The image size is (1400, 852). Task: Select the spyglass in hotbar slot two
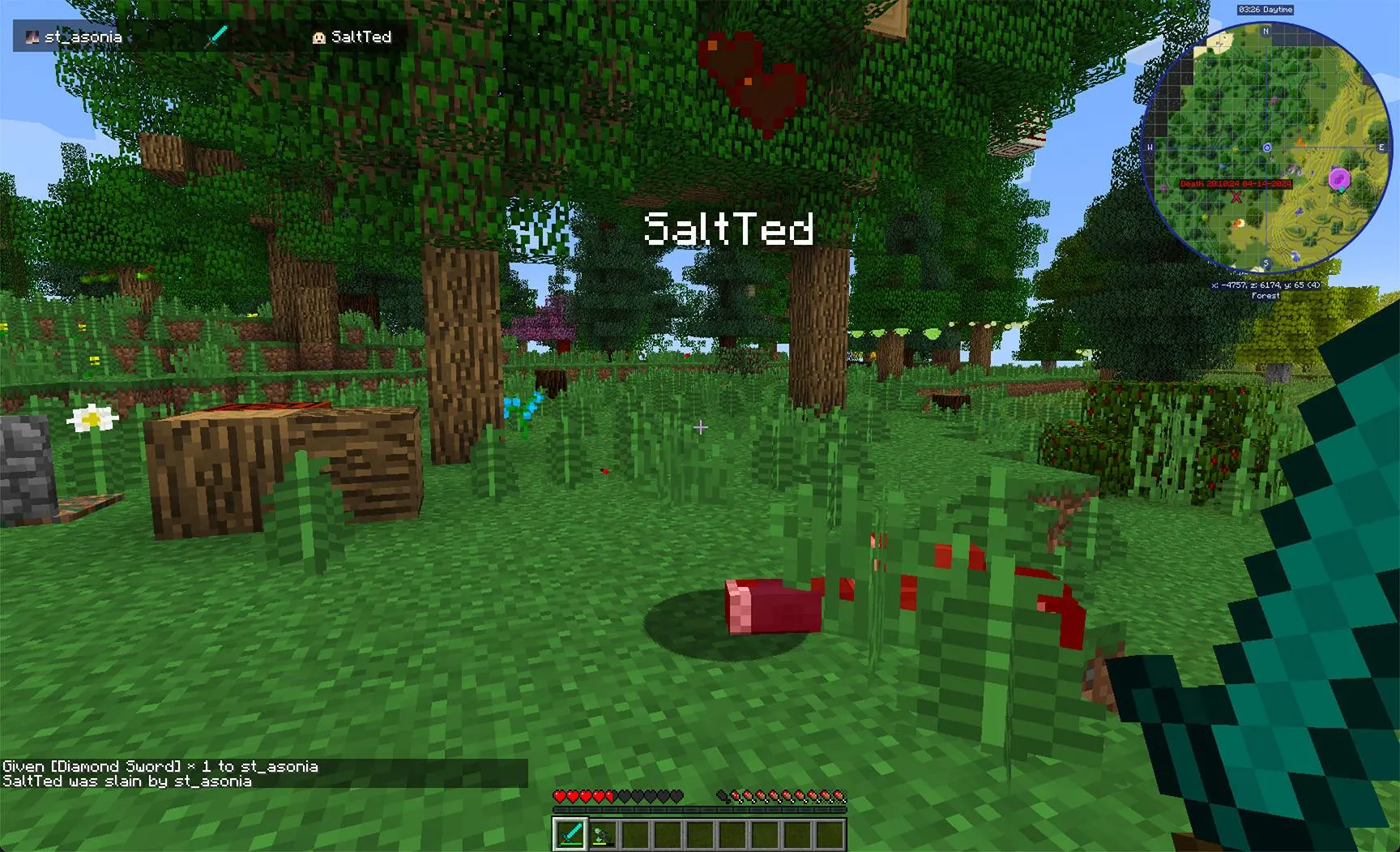(603, 833)
